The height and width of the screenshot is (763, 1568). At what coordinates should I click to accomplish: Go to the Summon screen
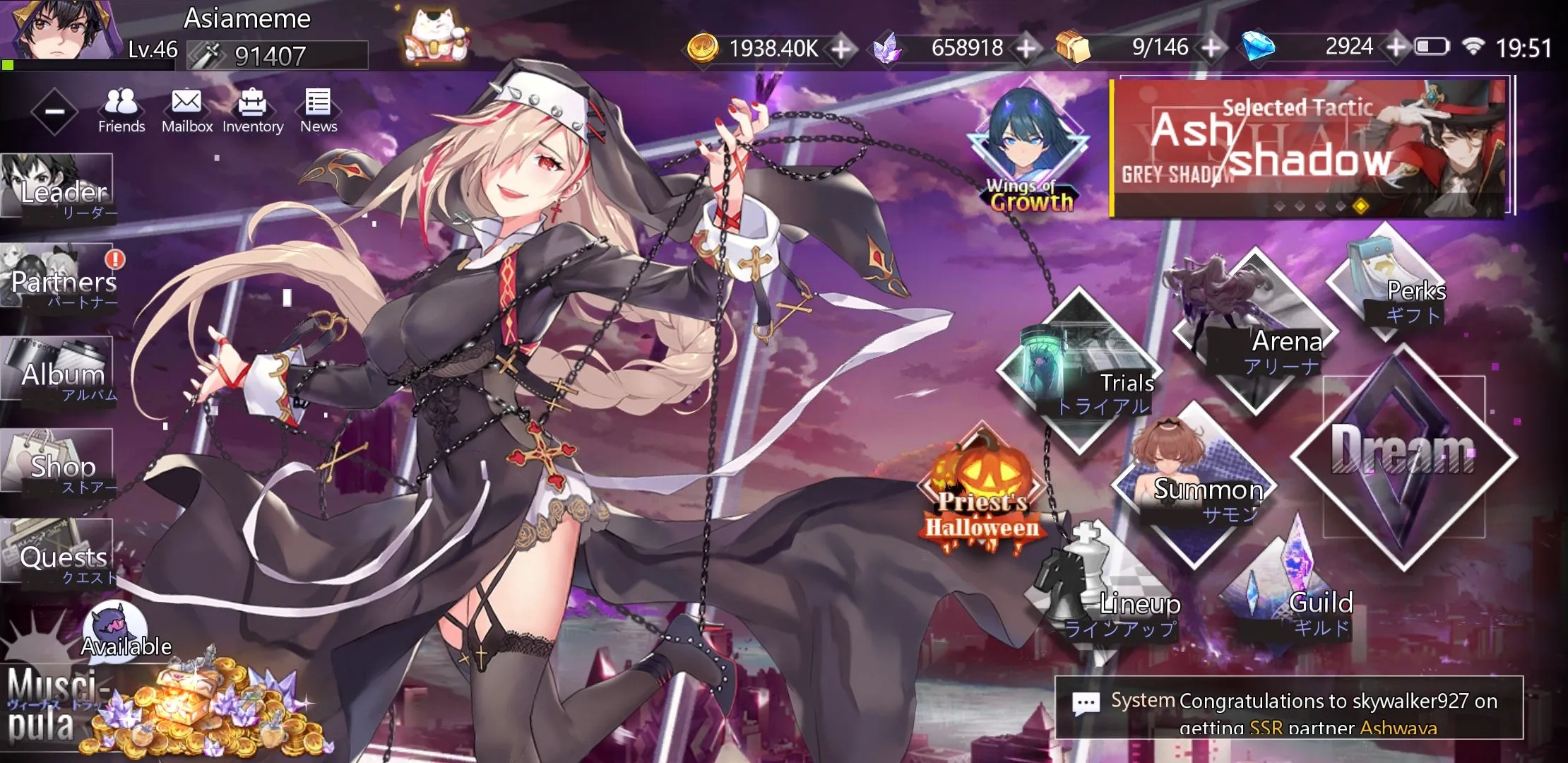pyautogui.click(x=1194, y=485)
